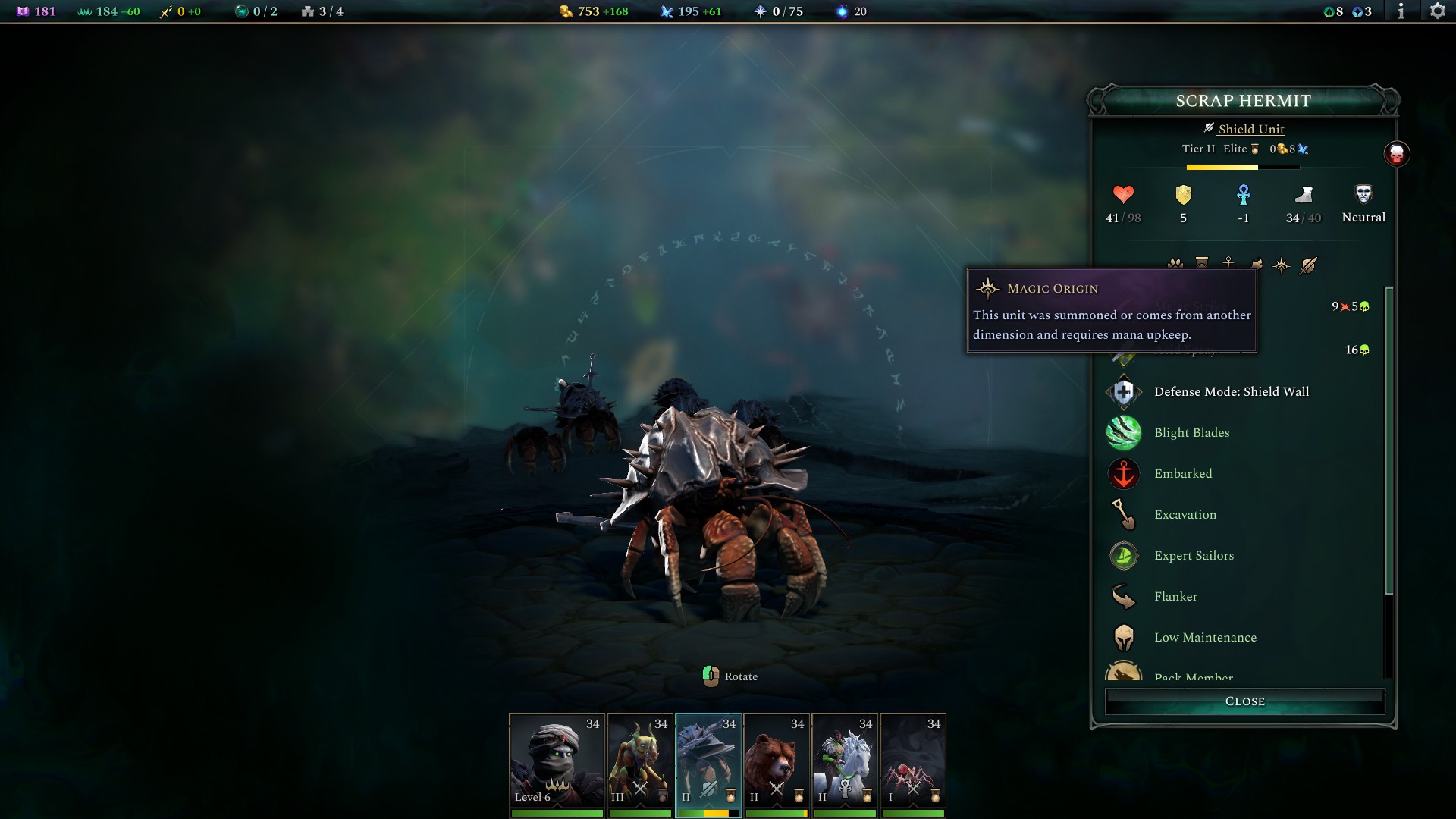
Task: Click the gold coin resource icon
Action: [566, 11]
